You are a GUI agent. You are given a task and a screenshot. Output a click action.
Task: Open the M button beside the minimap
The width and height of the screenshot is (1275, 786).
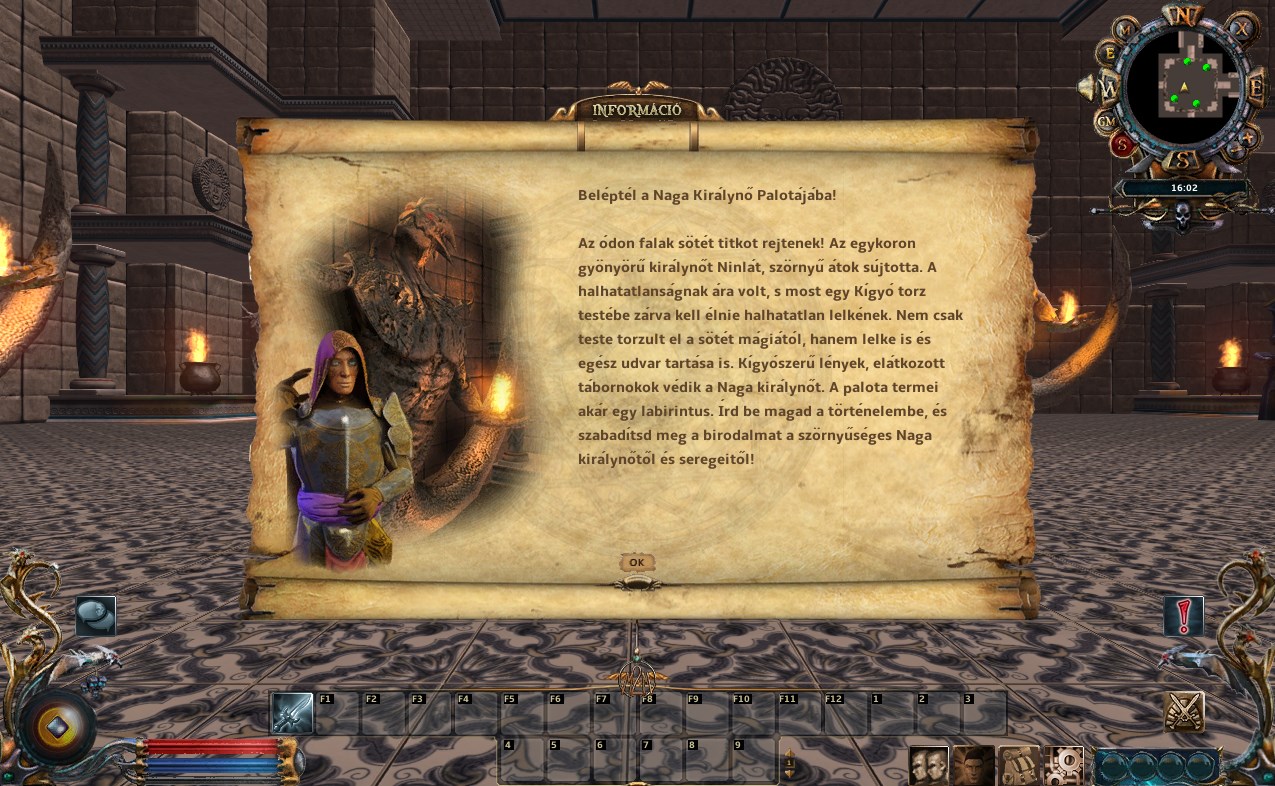point(1124,30)
